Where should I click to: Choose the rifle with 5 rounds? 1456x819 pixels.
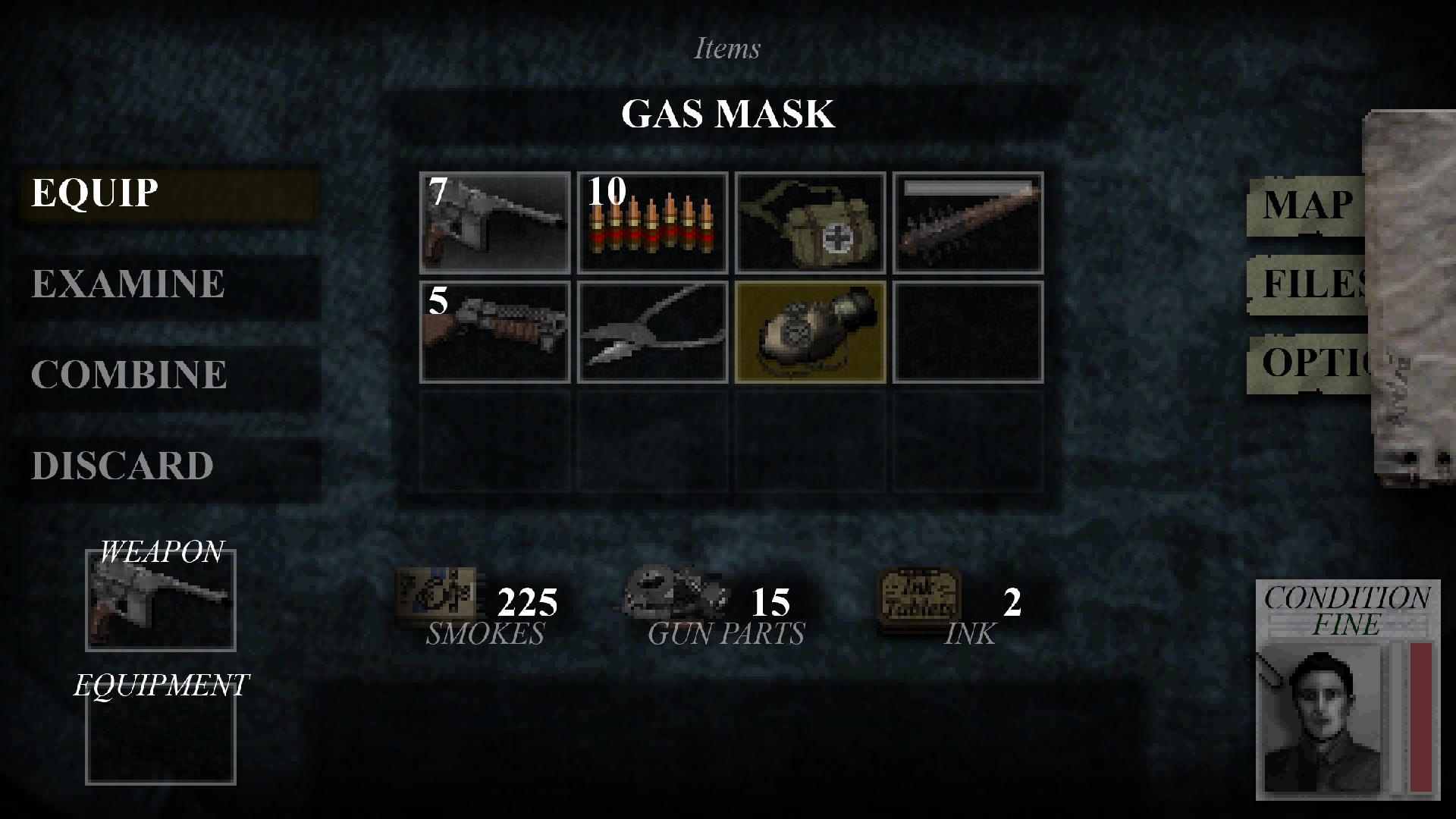[494, 332]
